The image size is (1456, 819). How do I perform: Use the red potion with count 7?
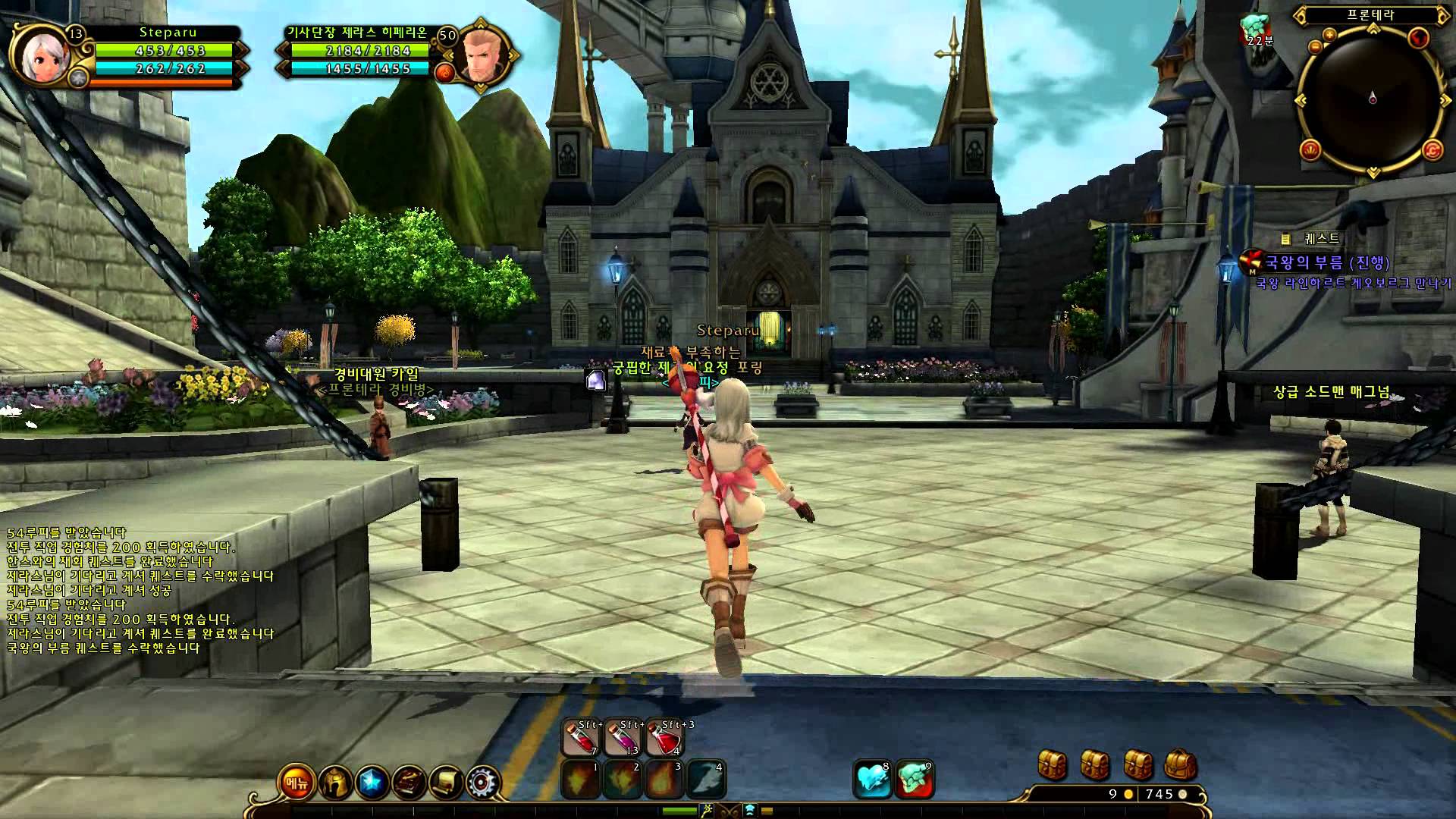581,738
